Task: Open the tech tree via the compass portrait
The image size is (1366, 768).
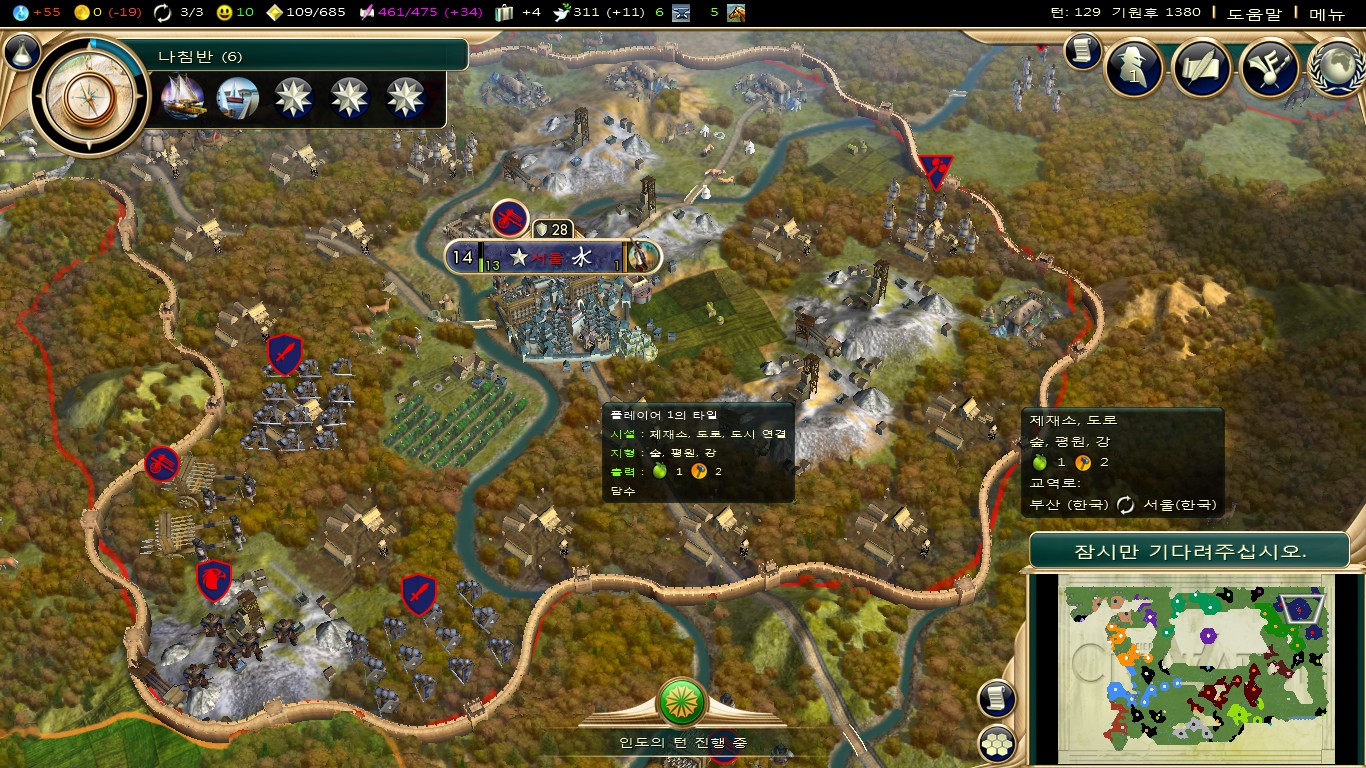Action: tap(83, 97)
